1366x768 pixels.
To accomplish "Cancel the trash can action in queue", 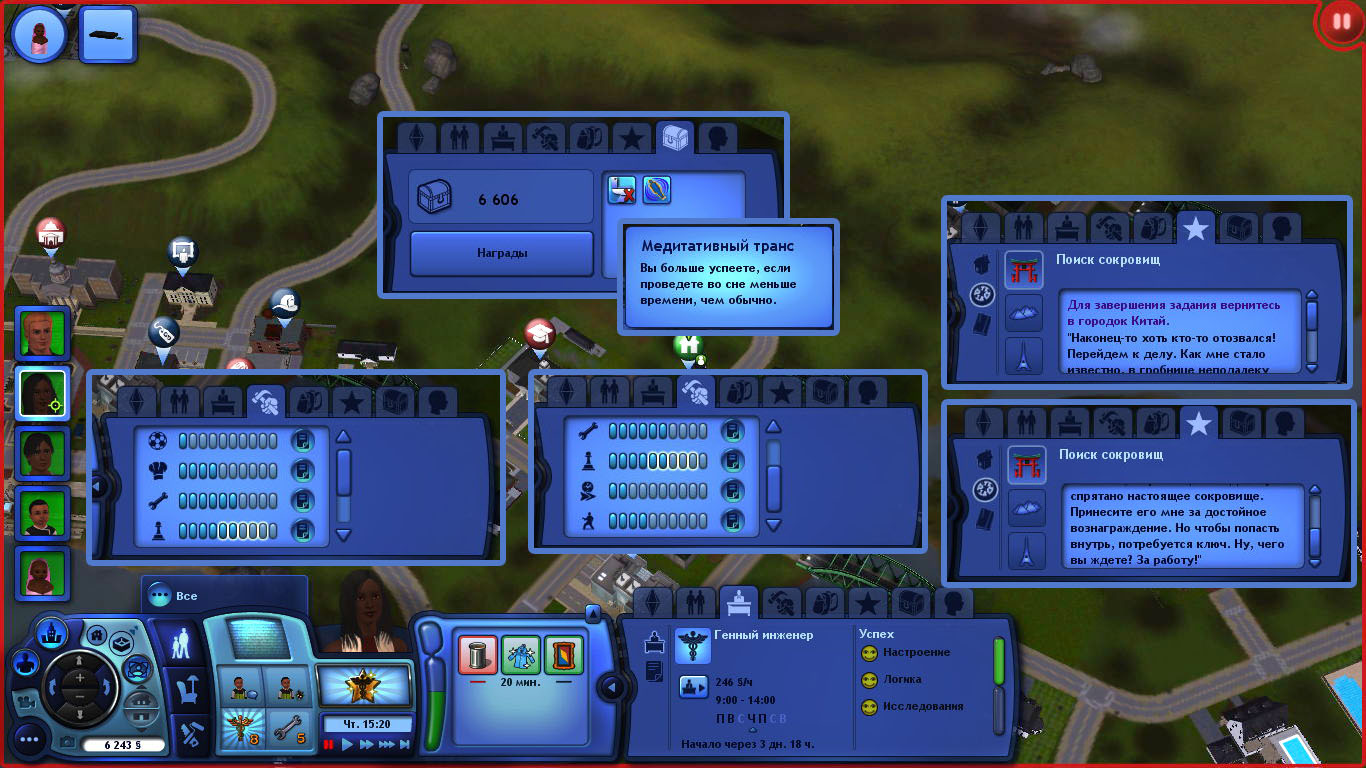I will (478, 655).
